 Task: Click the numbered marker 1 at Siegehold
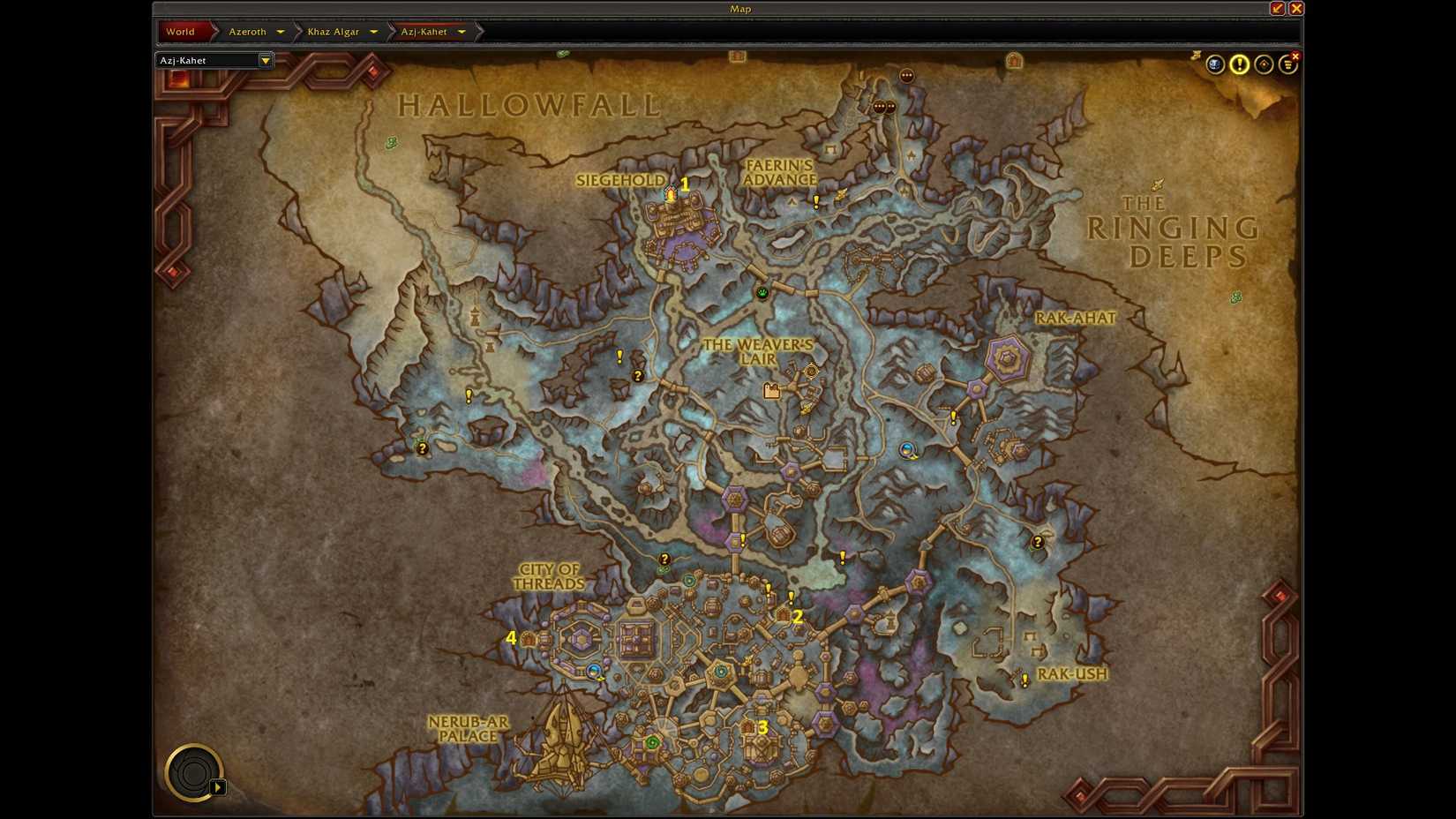click(686, 184)
